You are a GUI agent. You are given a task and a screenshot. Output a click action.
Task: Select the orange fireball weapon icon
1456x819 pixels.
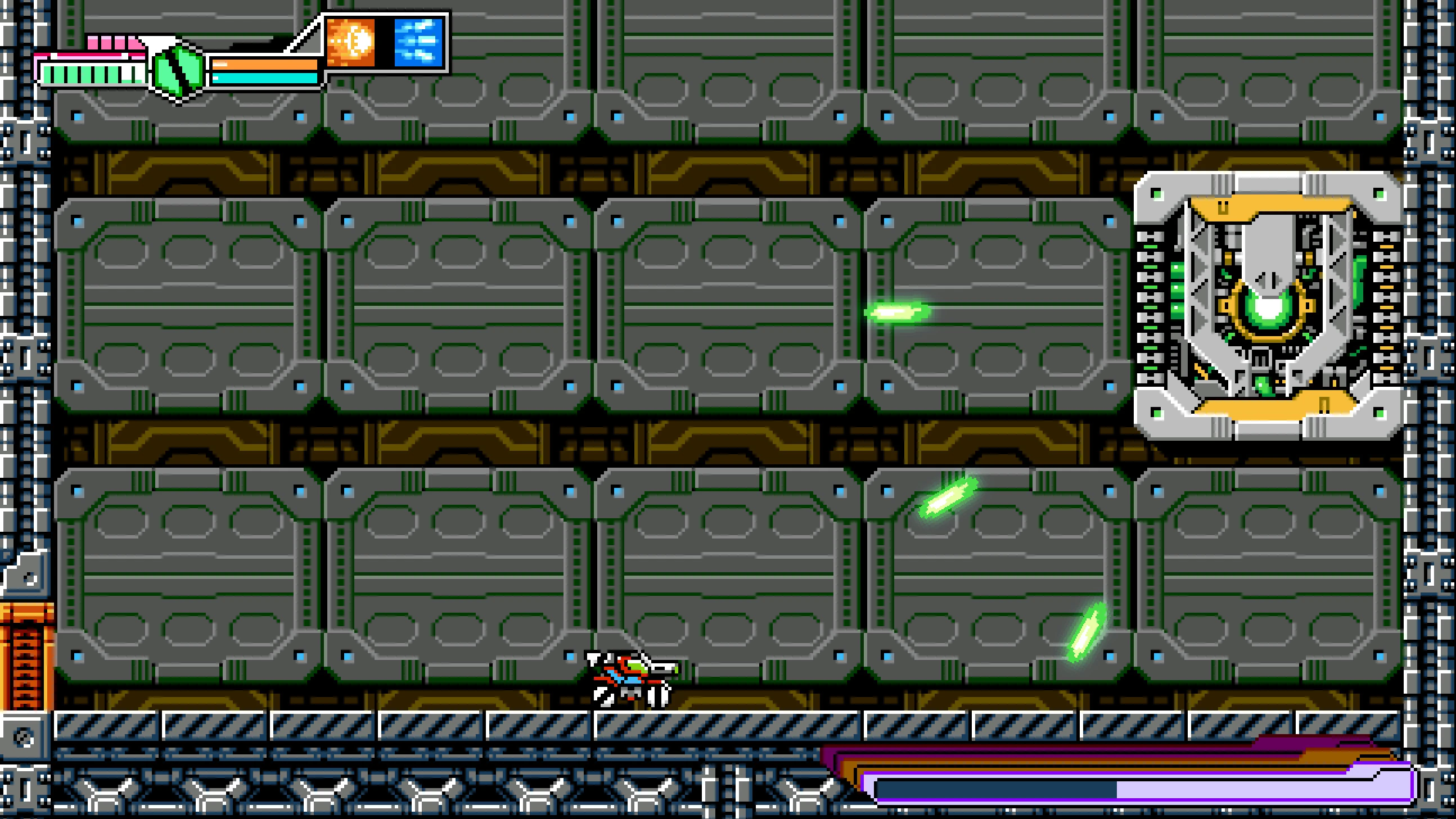coord(351,41)
